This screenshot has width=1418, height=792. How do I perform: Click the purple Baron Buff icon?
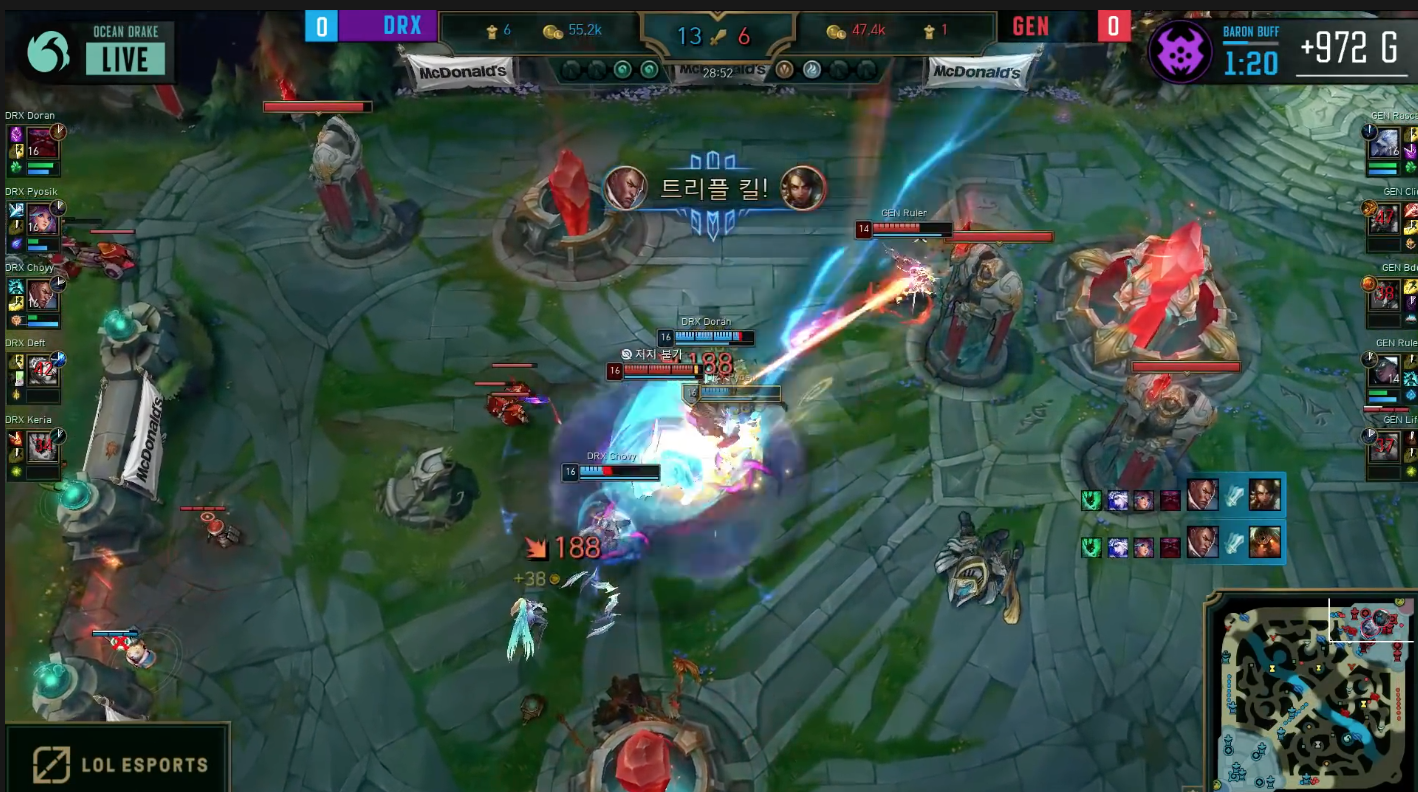(1181, 52)
